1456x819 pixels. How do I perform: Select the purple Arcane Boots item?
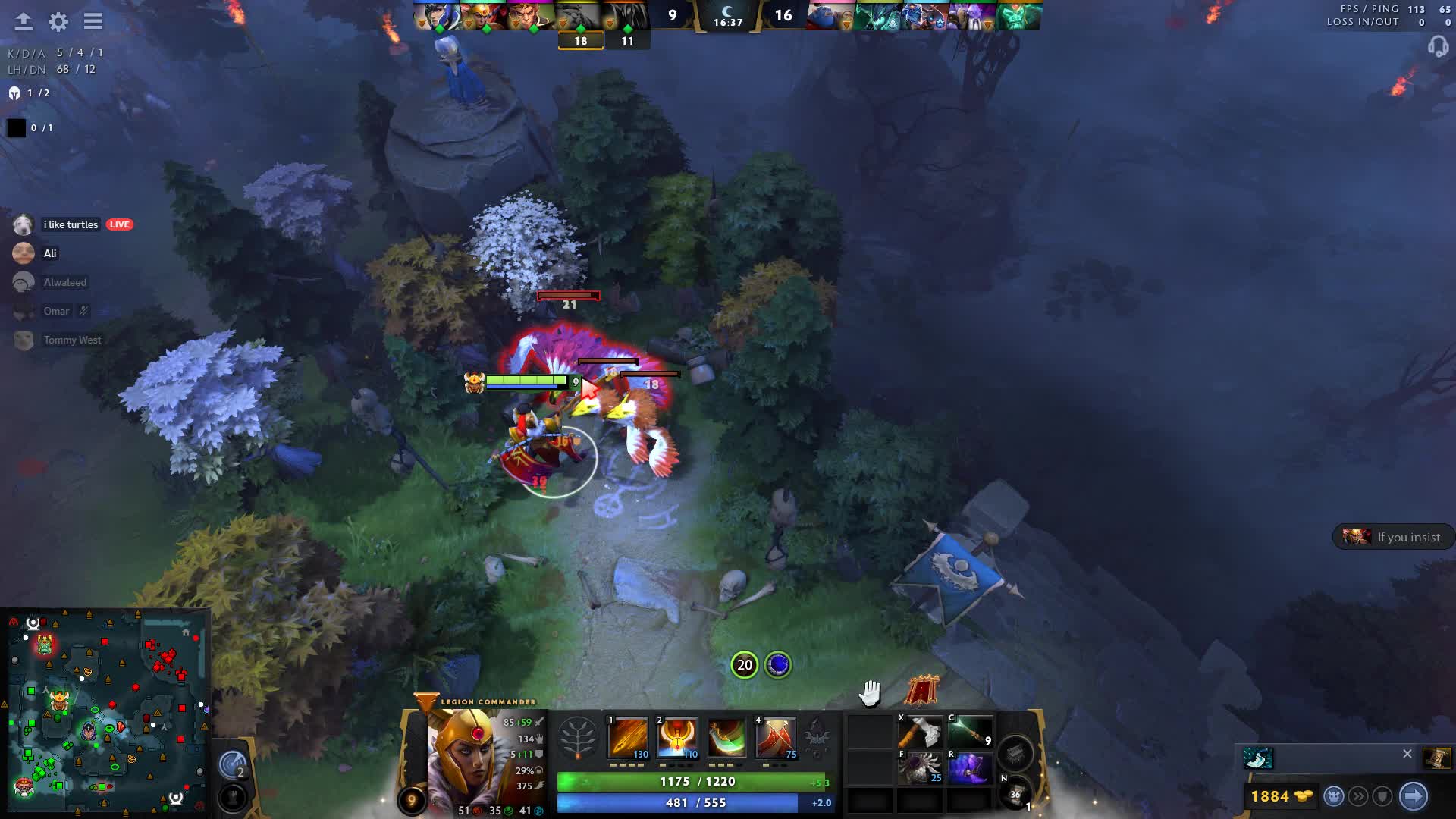click(x=970, y=768)
